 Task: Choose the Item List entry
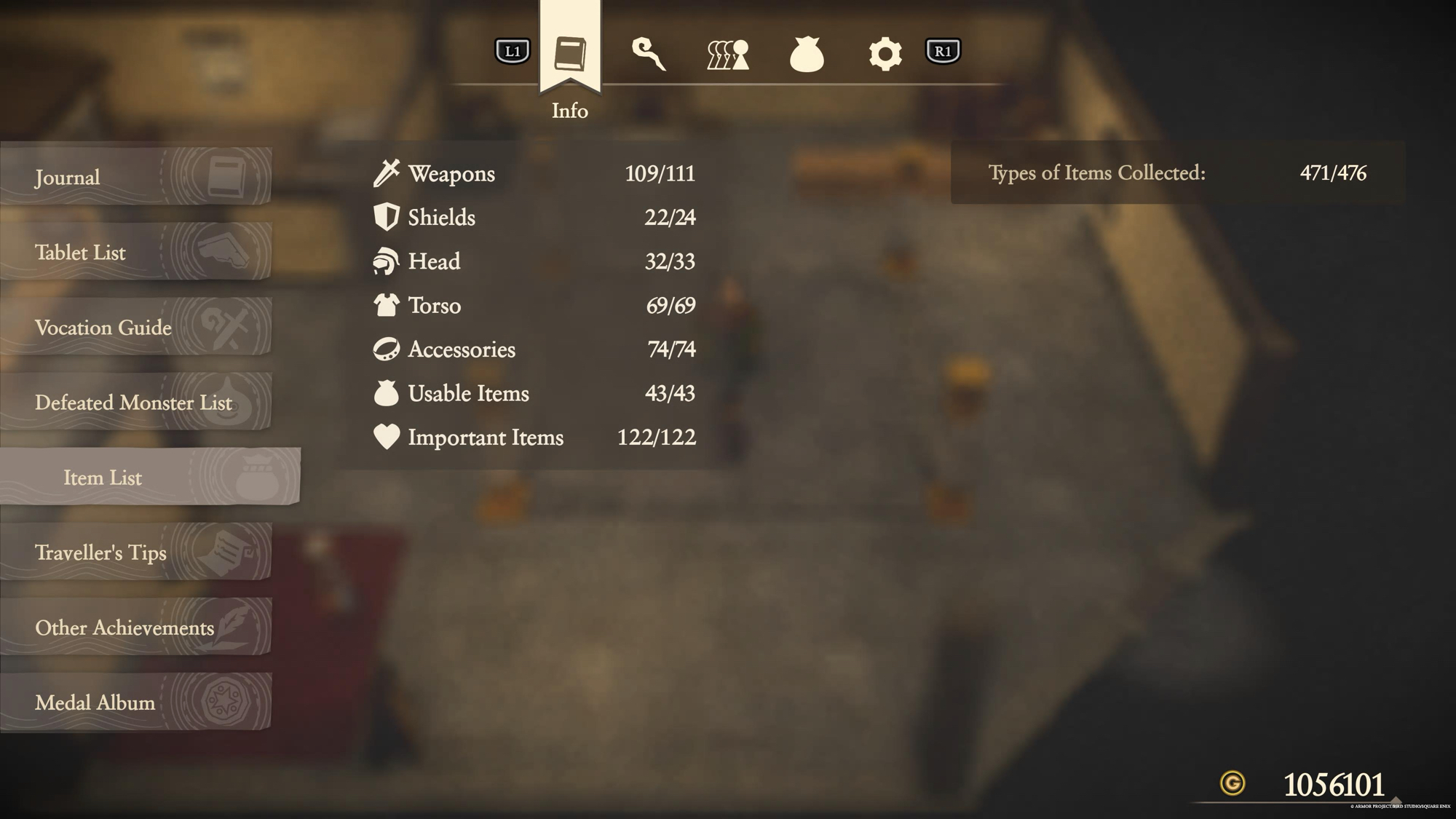point(149,477)
